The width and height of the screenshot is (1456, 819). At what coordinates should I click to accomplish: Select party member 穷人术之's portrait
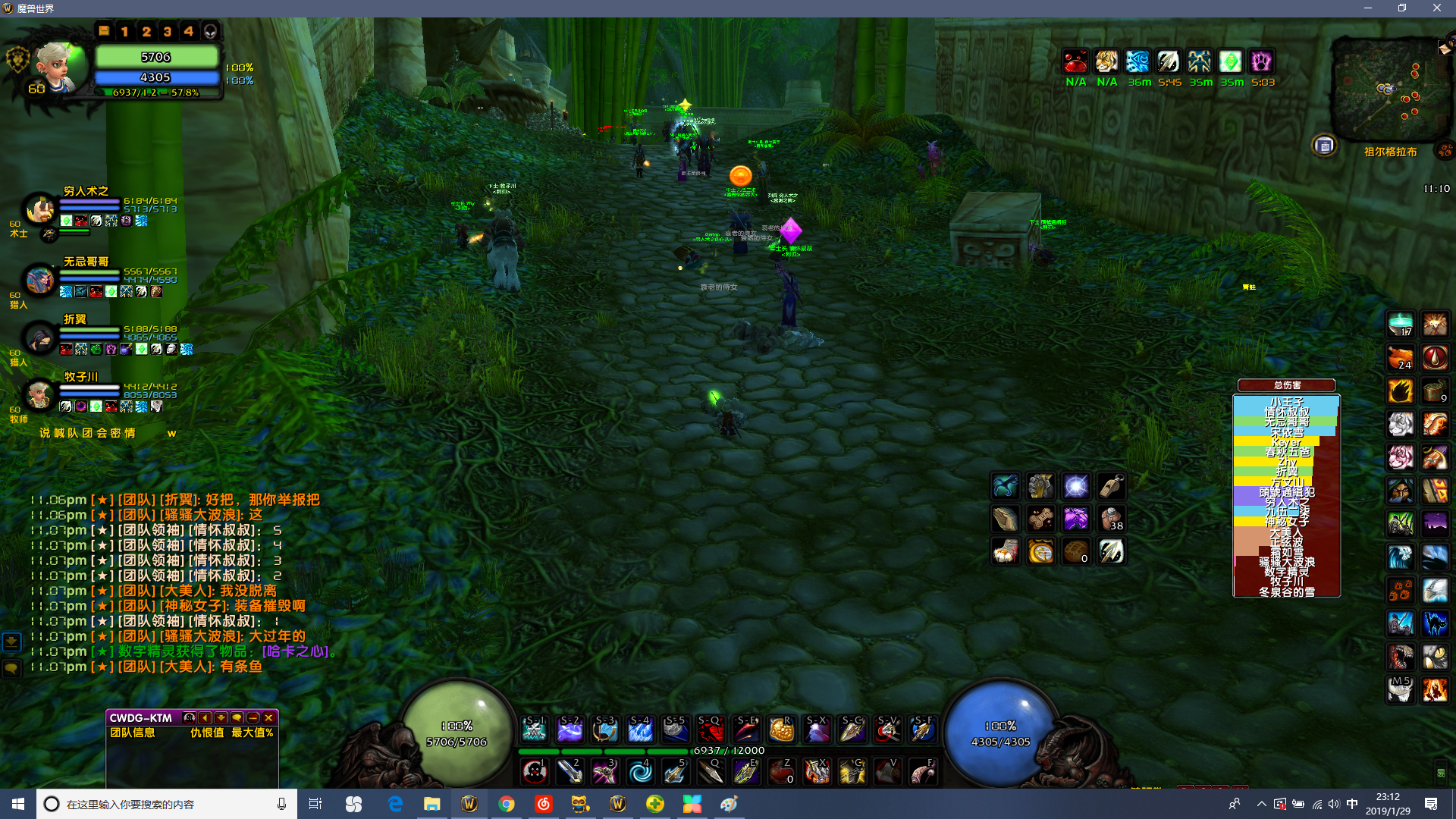coord(39,209)
